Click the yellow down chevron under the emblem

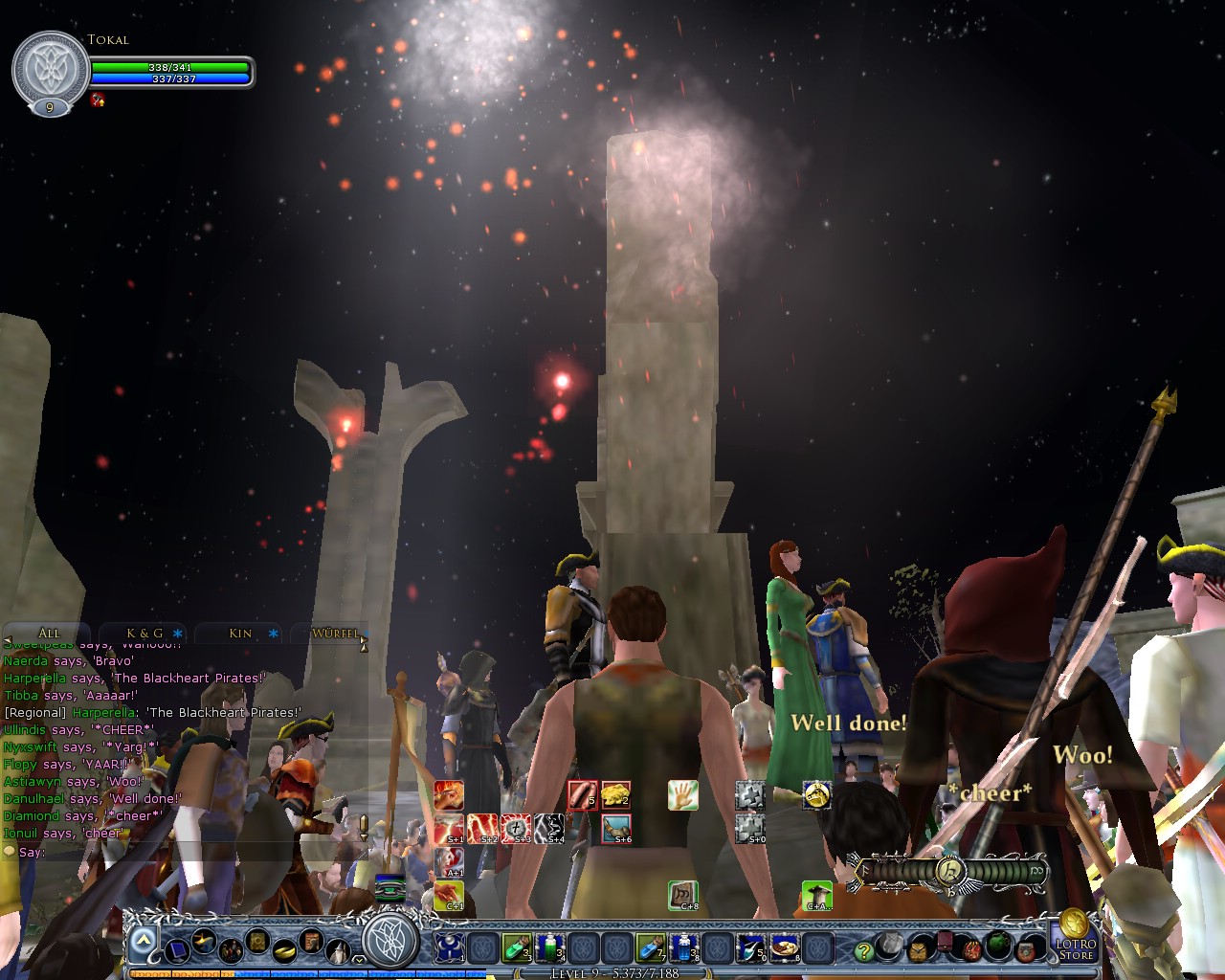pos(358,960)
